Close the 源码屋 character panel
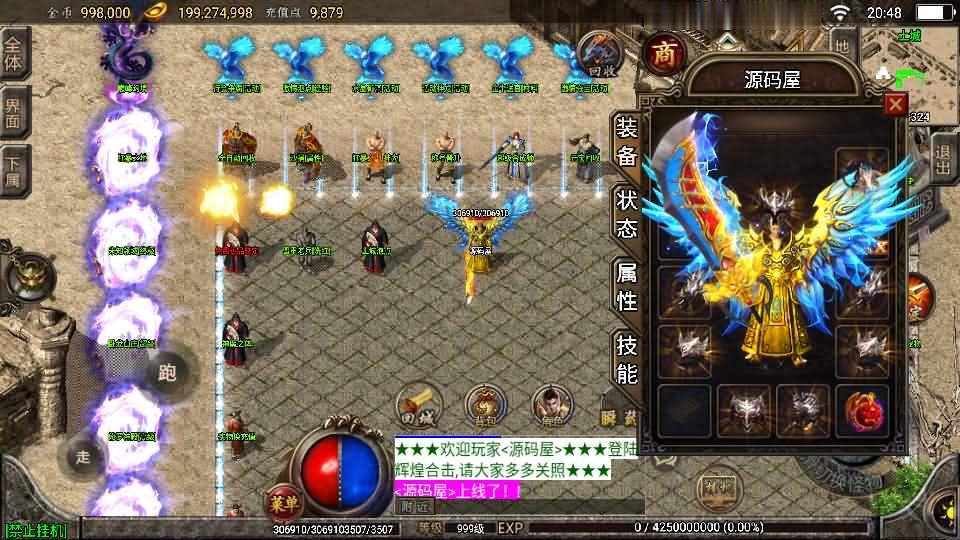The image size is (960, 540). pos(895,104)
